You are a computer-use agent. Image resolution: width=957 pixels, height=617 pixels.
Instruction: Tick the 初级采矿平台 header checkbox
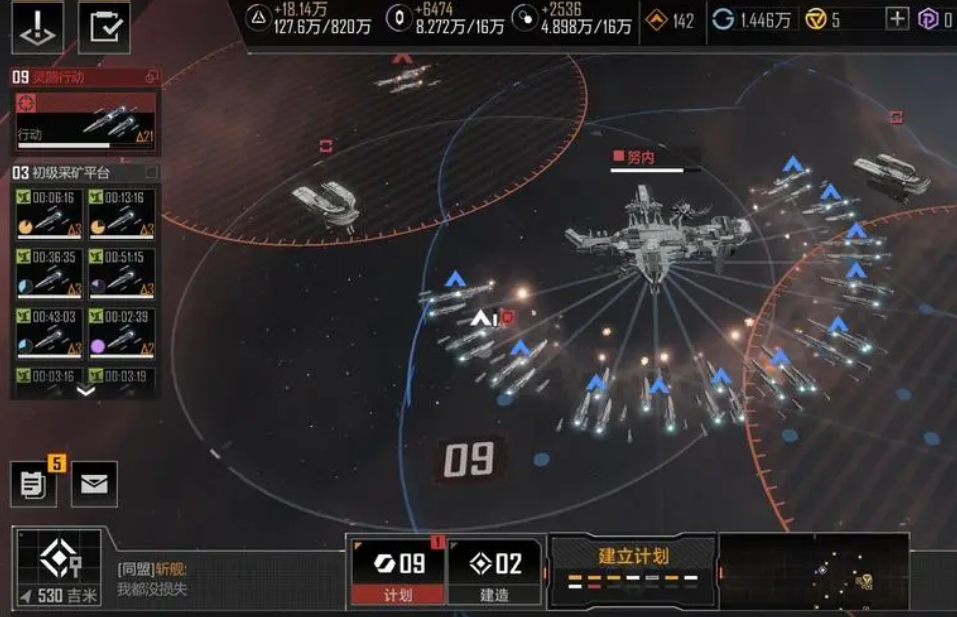click(x=152, y=173)
